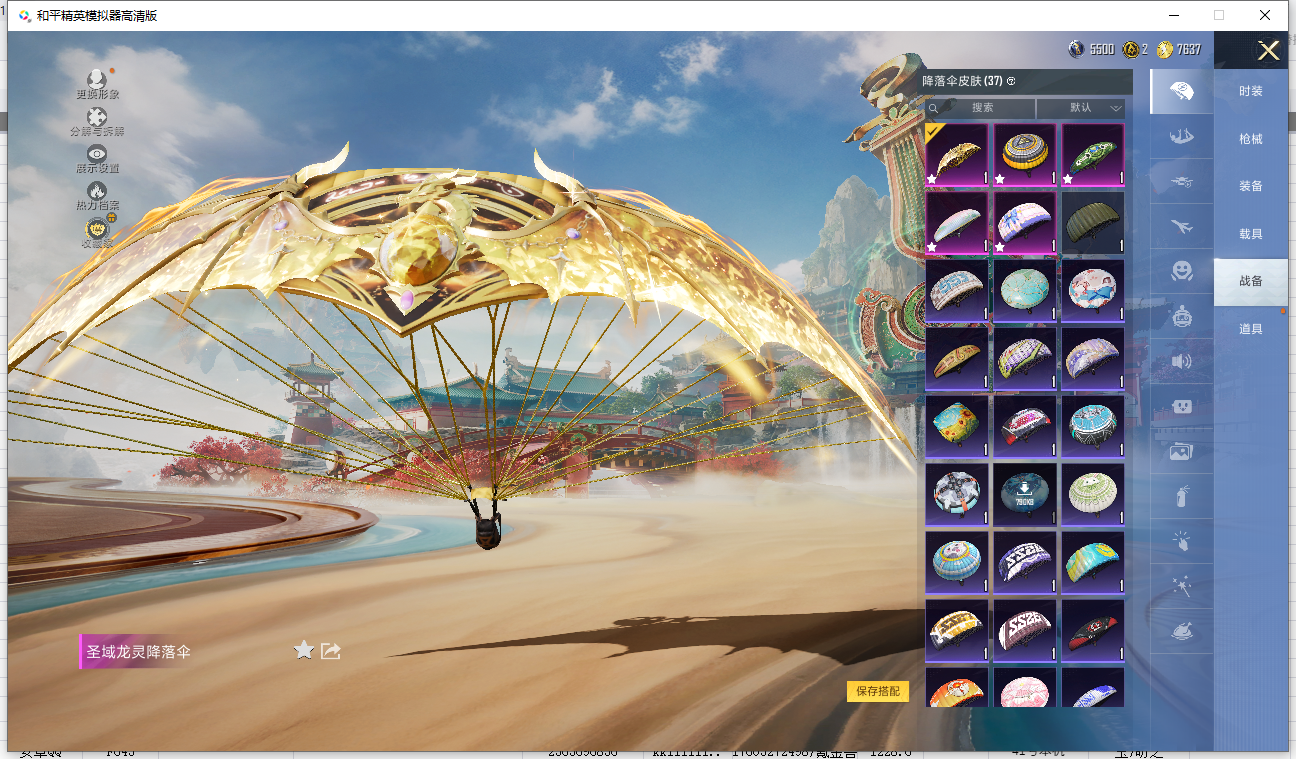
Task: Switch to the airplane subcategory icon
Action: (x=1182, y=227)
